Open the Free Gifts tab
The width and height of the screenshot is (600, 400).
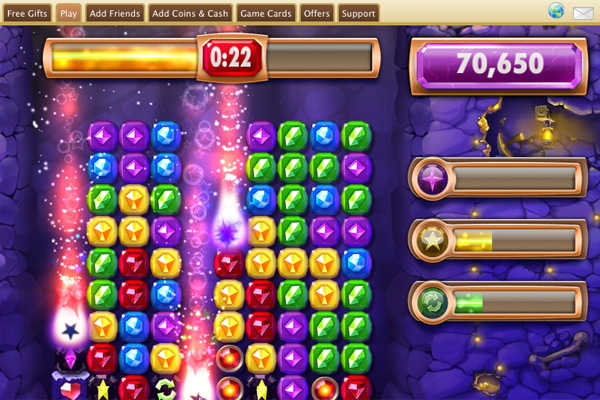(27, 13)
